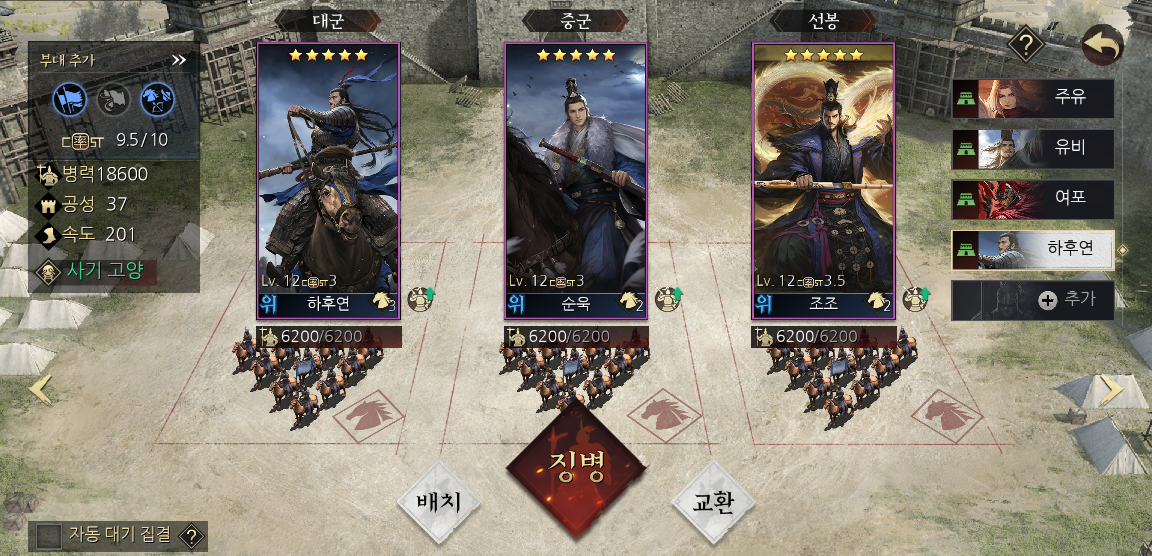Screen dimensions: 1152x556
Task: Go back with the return arrow
Action: [x=1103, y=44]
